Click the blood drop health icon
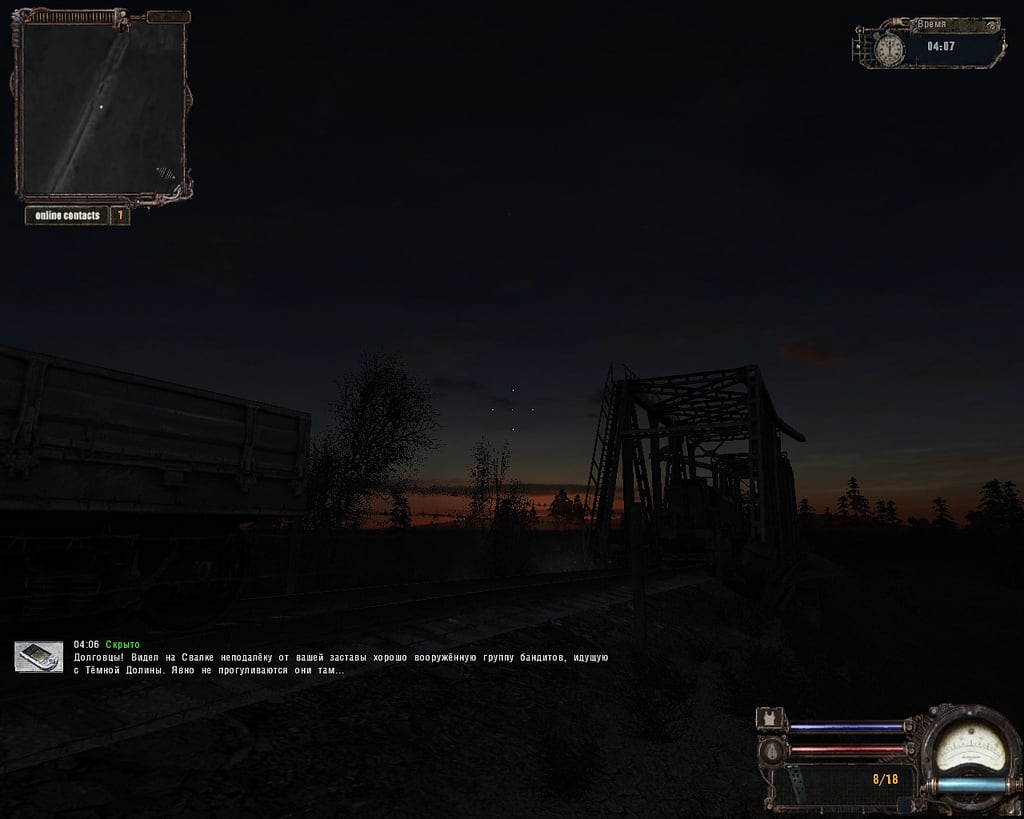 [771, 751]
